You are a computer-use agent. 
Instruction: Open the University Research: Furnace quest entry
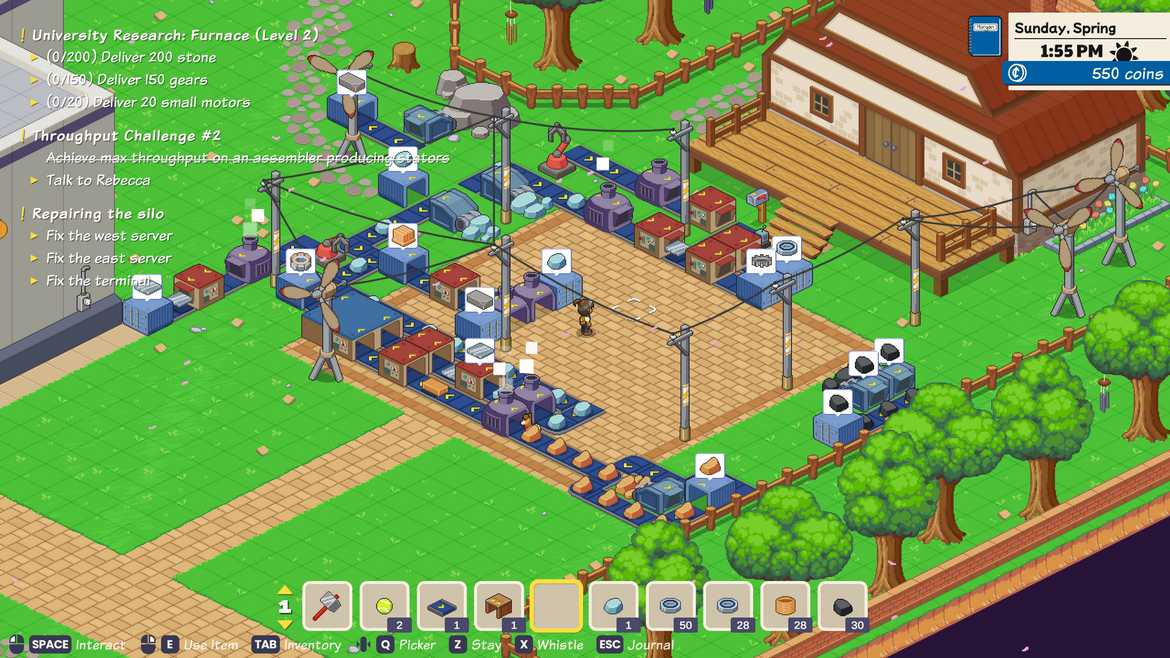pos(174,35)
